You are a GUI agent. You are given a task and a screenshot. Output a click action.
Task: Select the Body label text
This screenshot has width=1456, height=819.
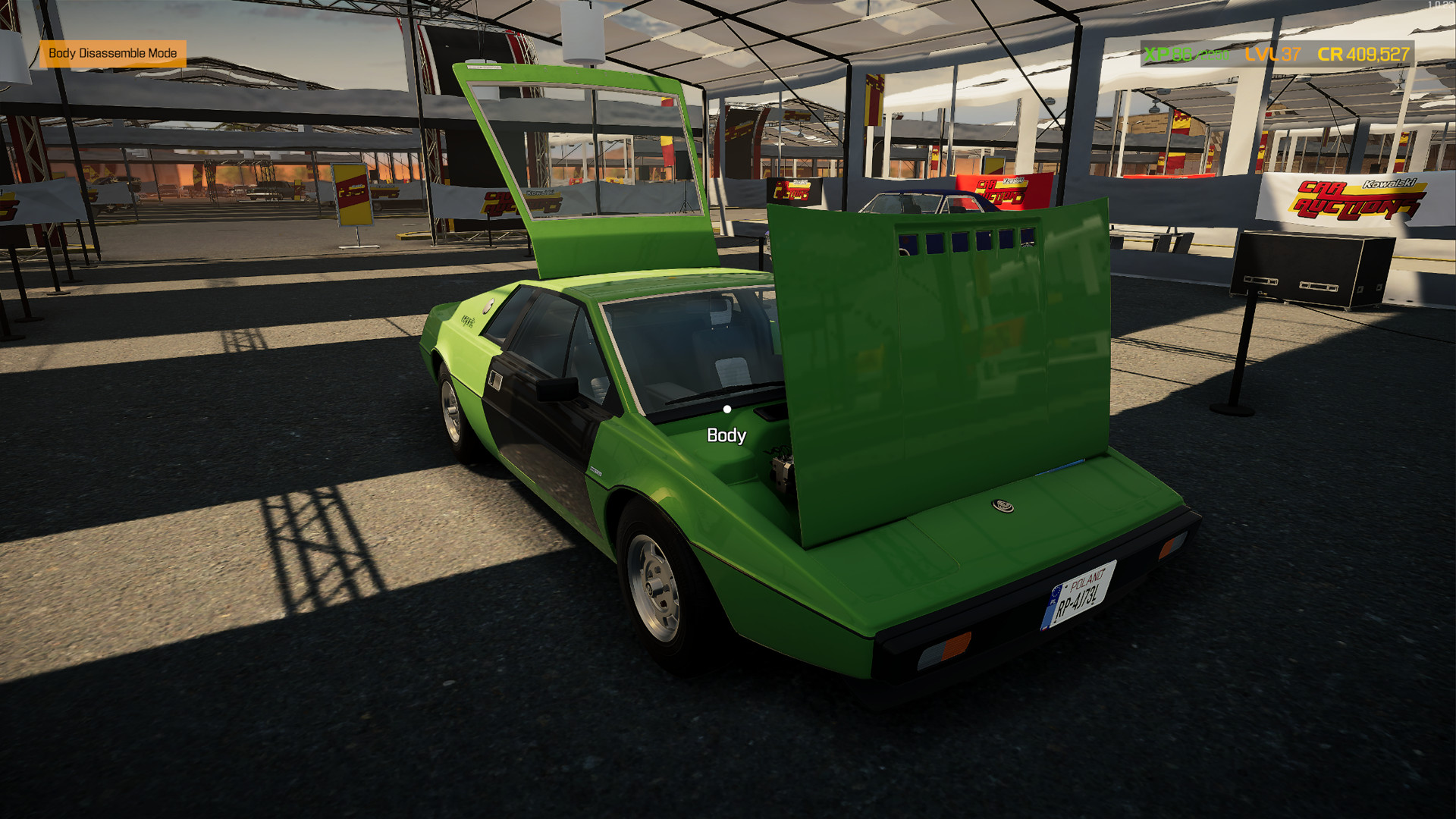(726, 436)
